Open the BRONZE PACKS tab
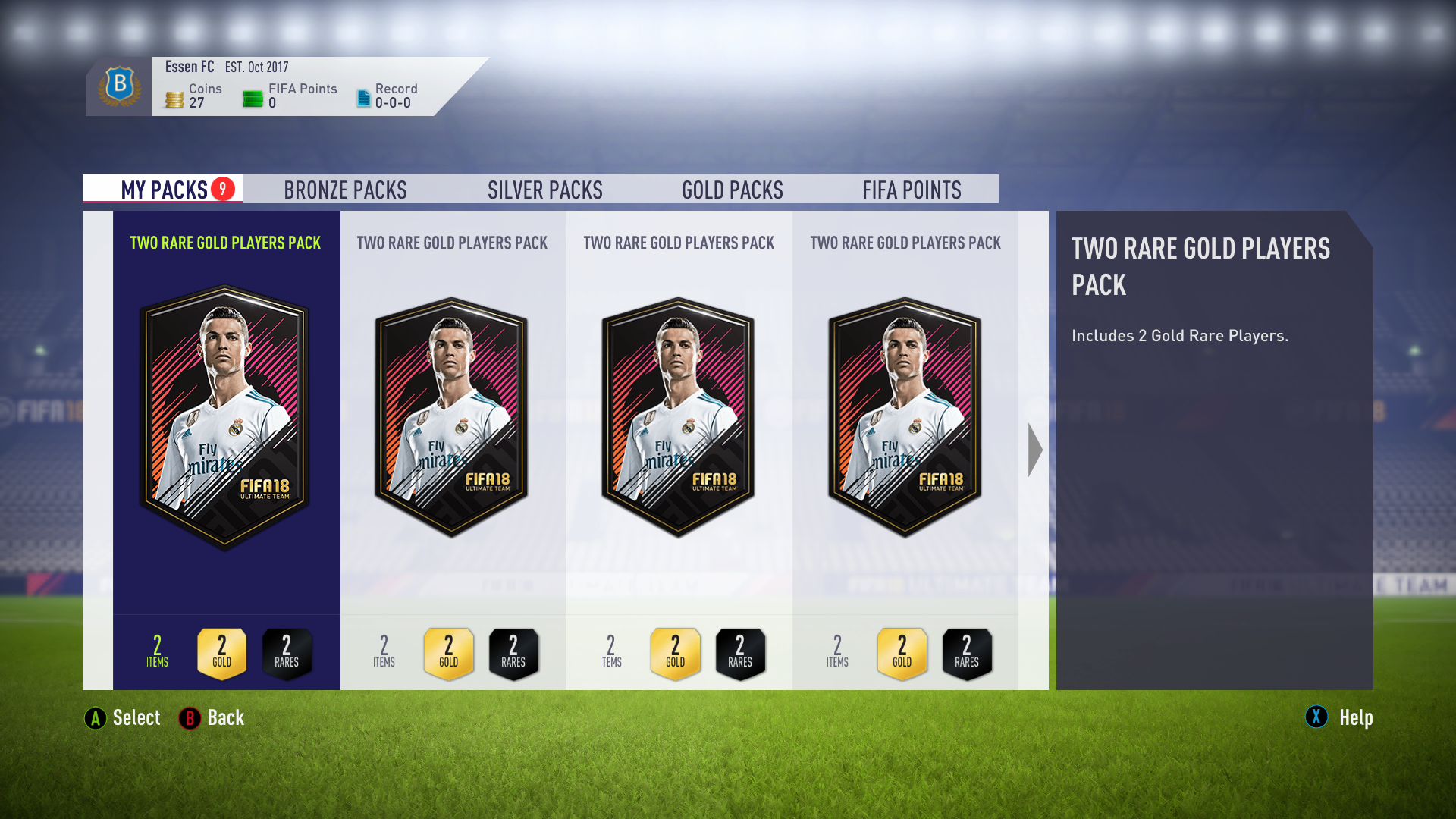The image size is (1456, 819). click(346, 190)
